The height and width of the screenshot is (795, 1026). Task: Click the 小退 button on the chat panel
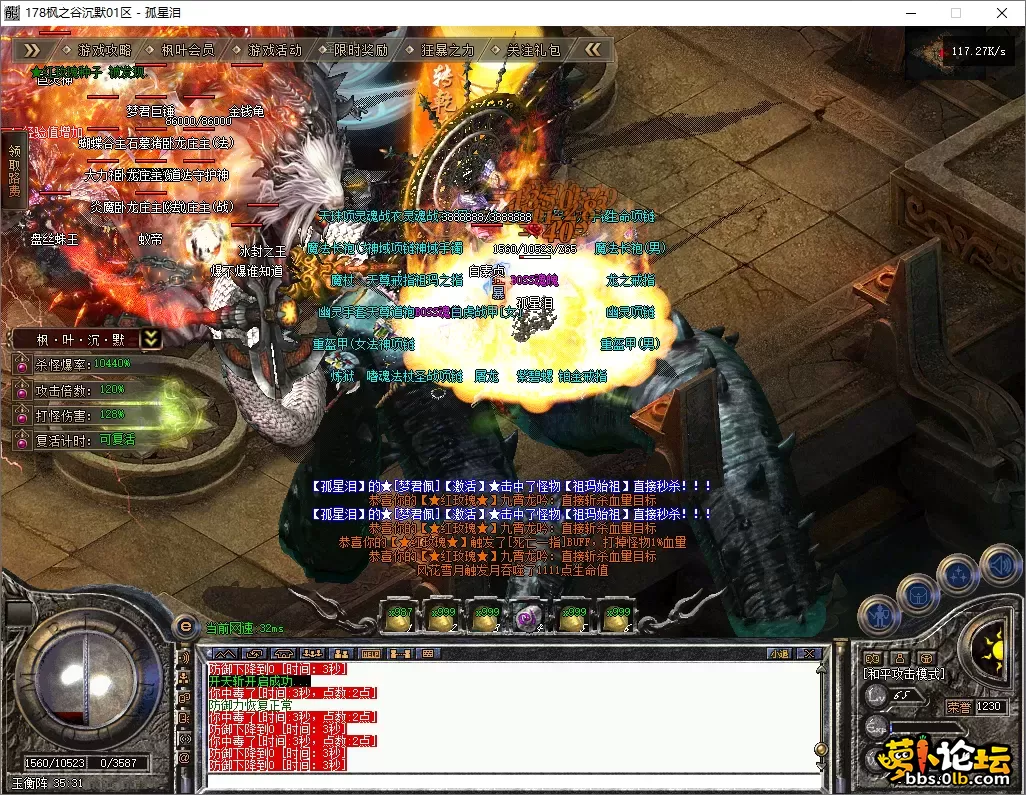tap(779, 654)
